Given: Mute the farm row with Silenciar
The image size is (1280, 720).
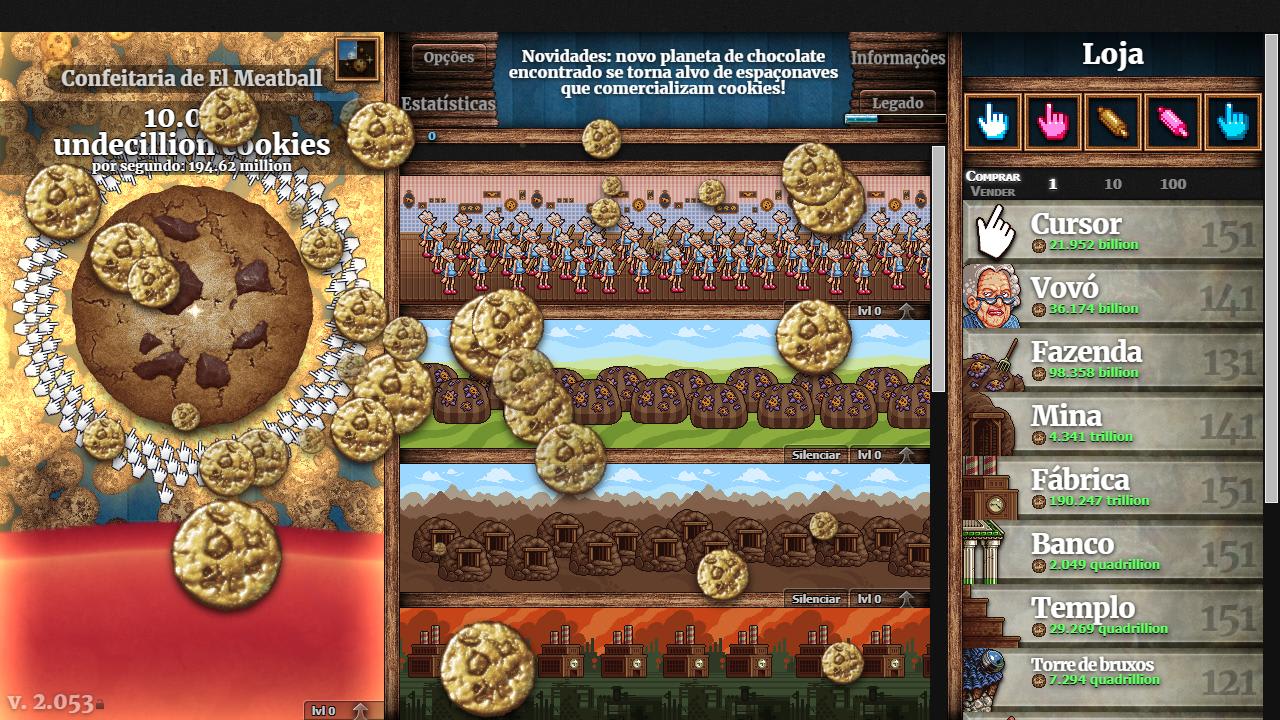Looking at the screenshot, I should point(817,455).
